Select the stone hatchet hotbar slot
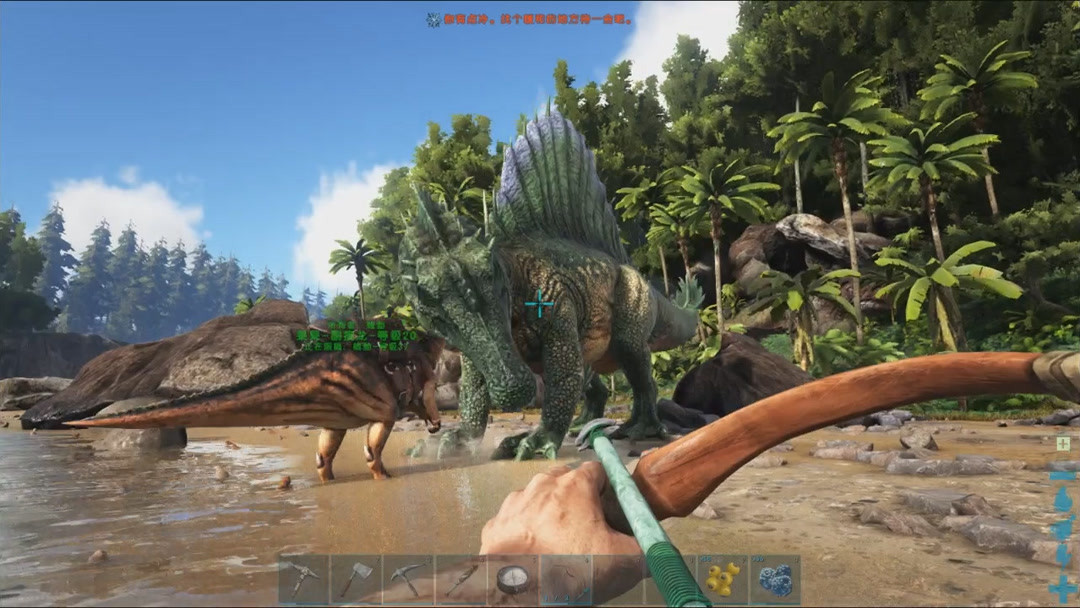 point(356,580)
